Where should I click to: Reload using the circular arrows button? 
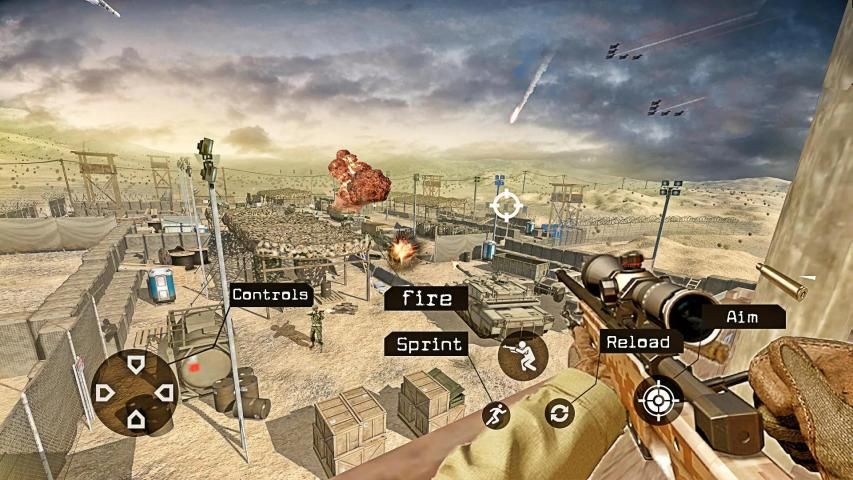tap(560, 412)
